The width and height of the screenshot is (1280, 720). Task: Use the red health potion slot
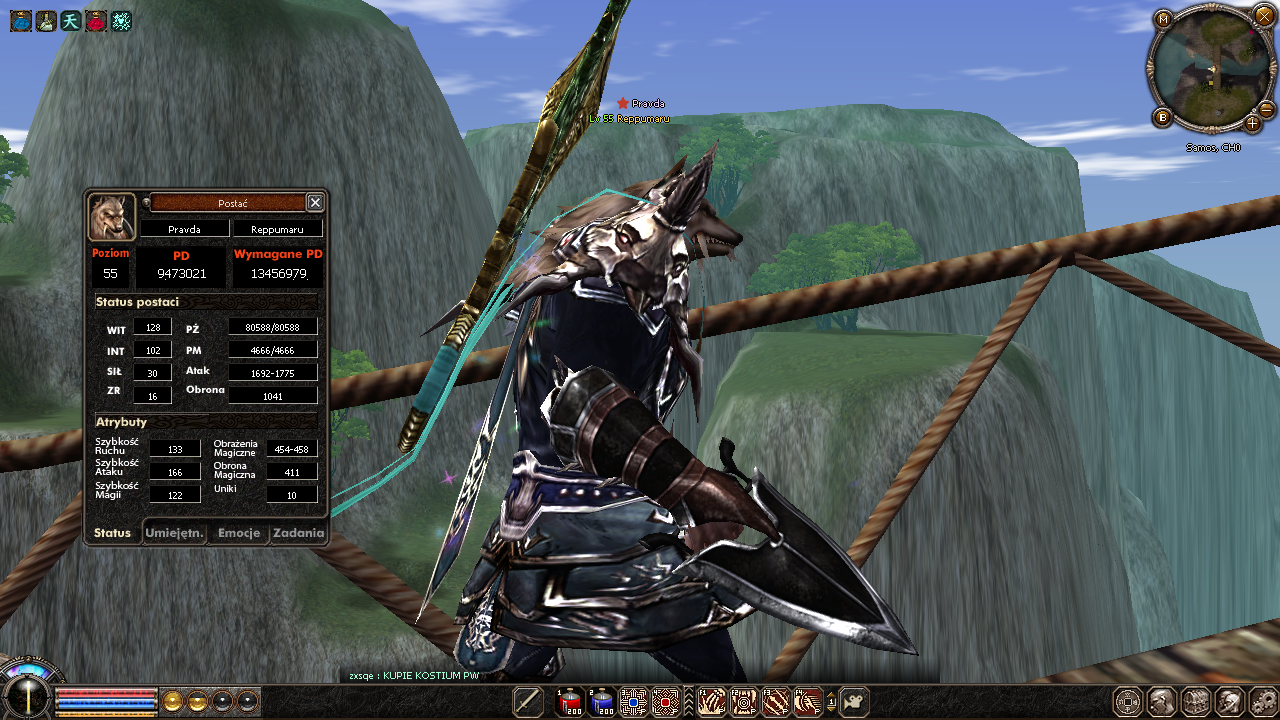pyautogui.click(x=569, y=702)
